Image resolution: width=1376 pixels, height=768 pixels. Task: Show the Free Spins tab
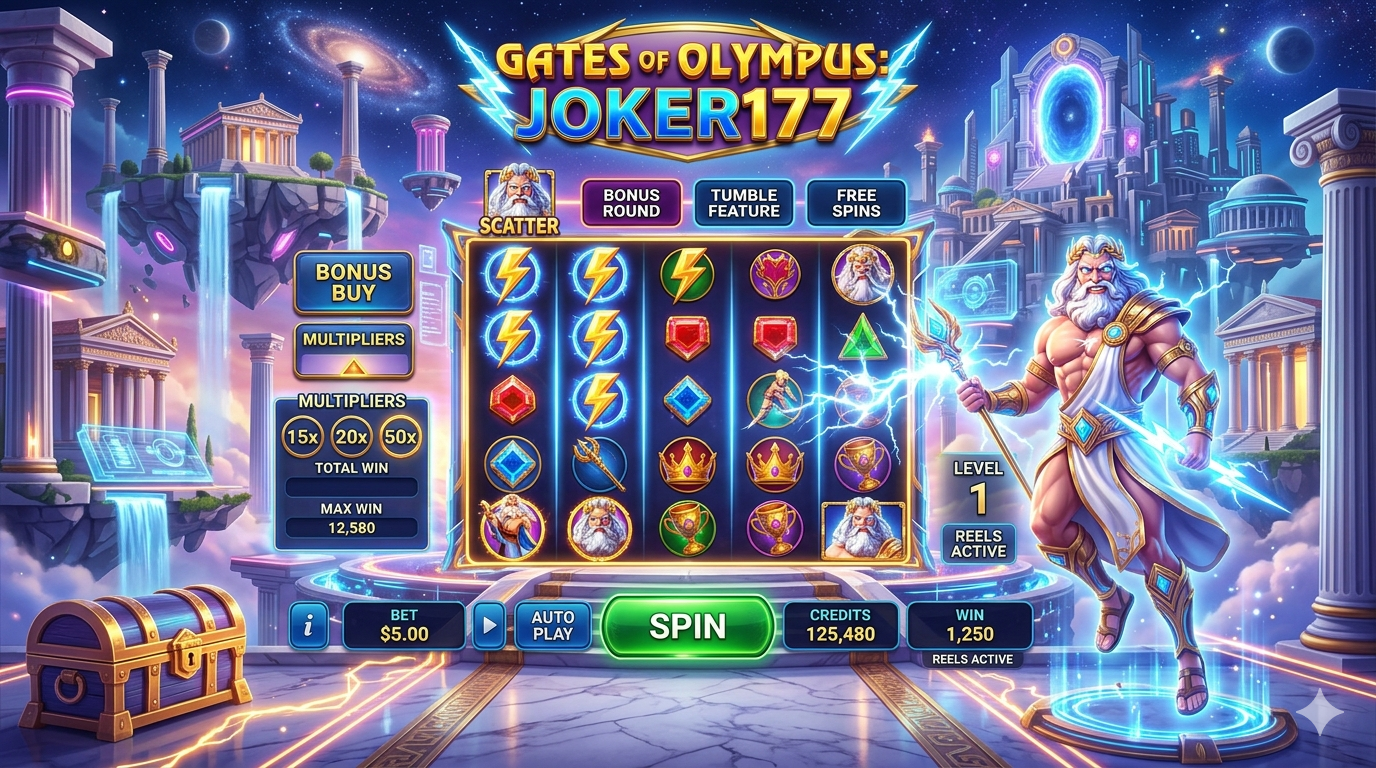[856, 203]
